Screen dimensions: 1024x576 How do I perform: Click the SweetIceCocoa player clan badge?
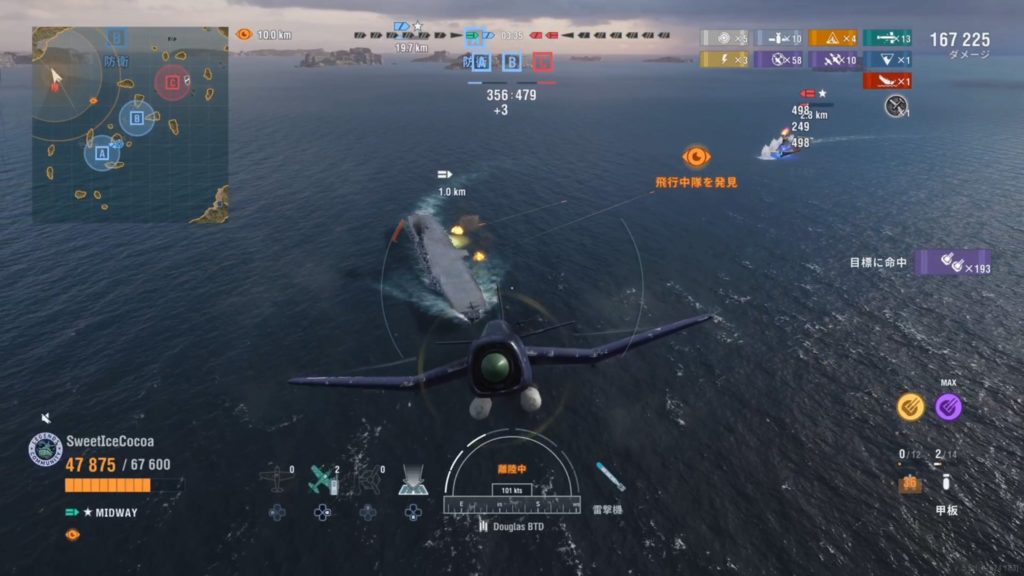coord(44,450)
